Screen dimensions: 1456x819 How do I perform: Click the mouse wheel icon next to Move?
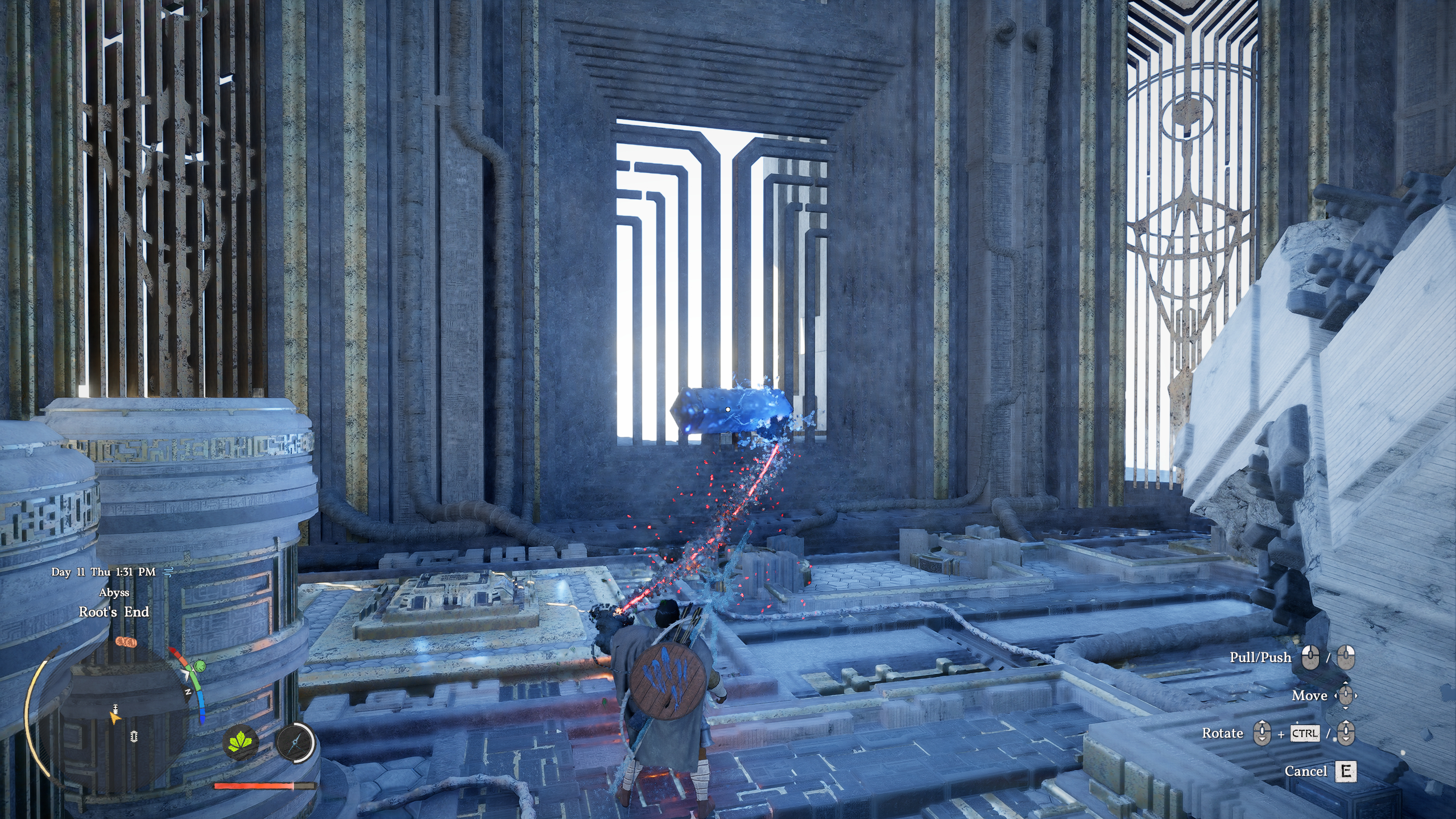click(x=1346, y=696)
